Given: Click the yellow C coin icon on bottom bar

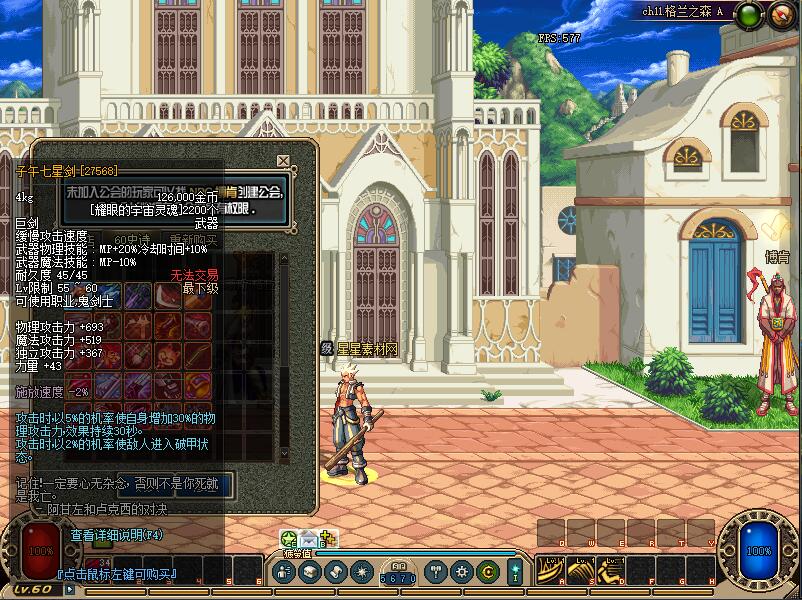Looking at the screenshot, I should pyautogui.click(x=487, y=572).
